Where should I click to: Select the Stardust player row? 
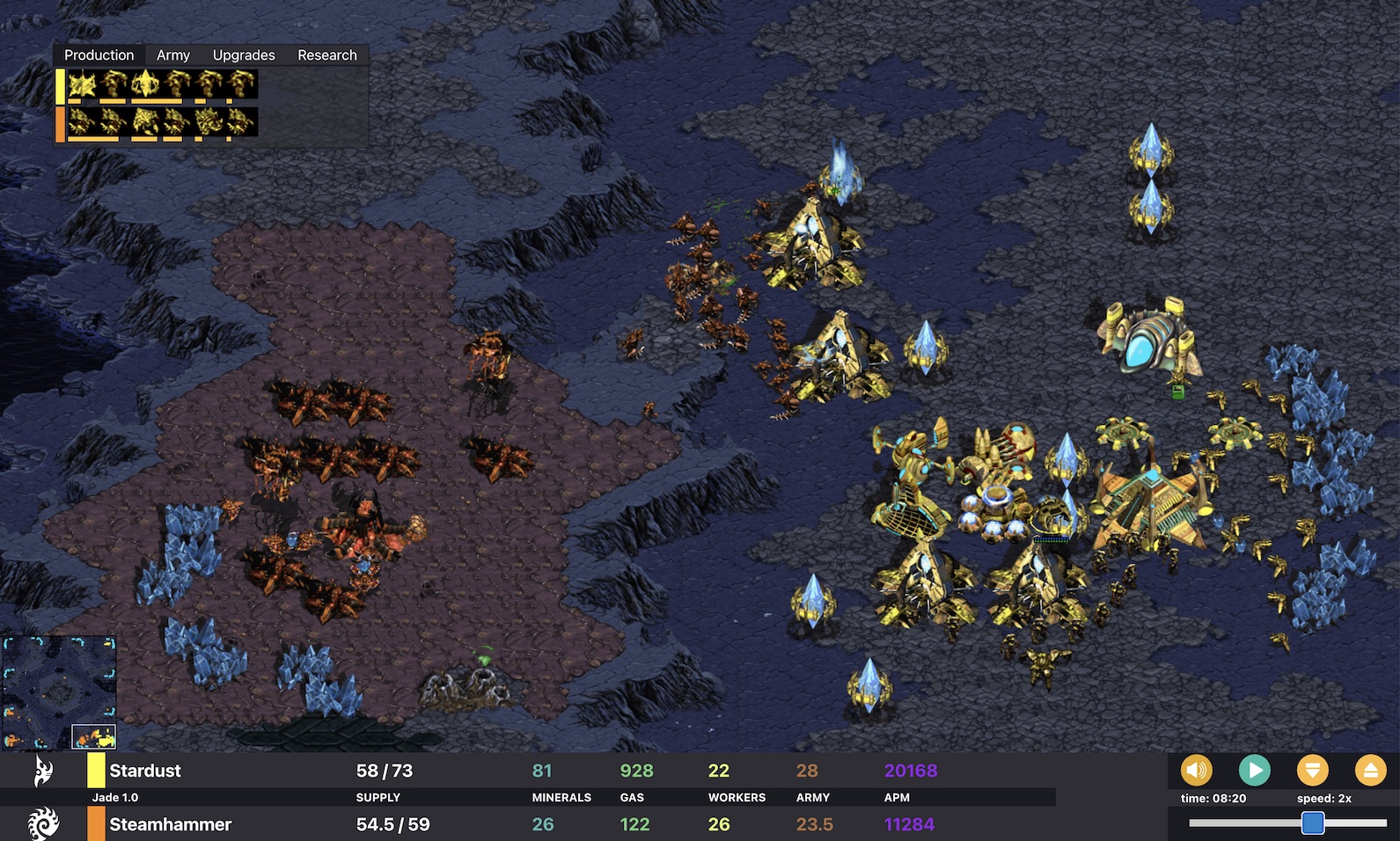(145, 771)
